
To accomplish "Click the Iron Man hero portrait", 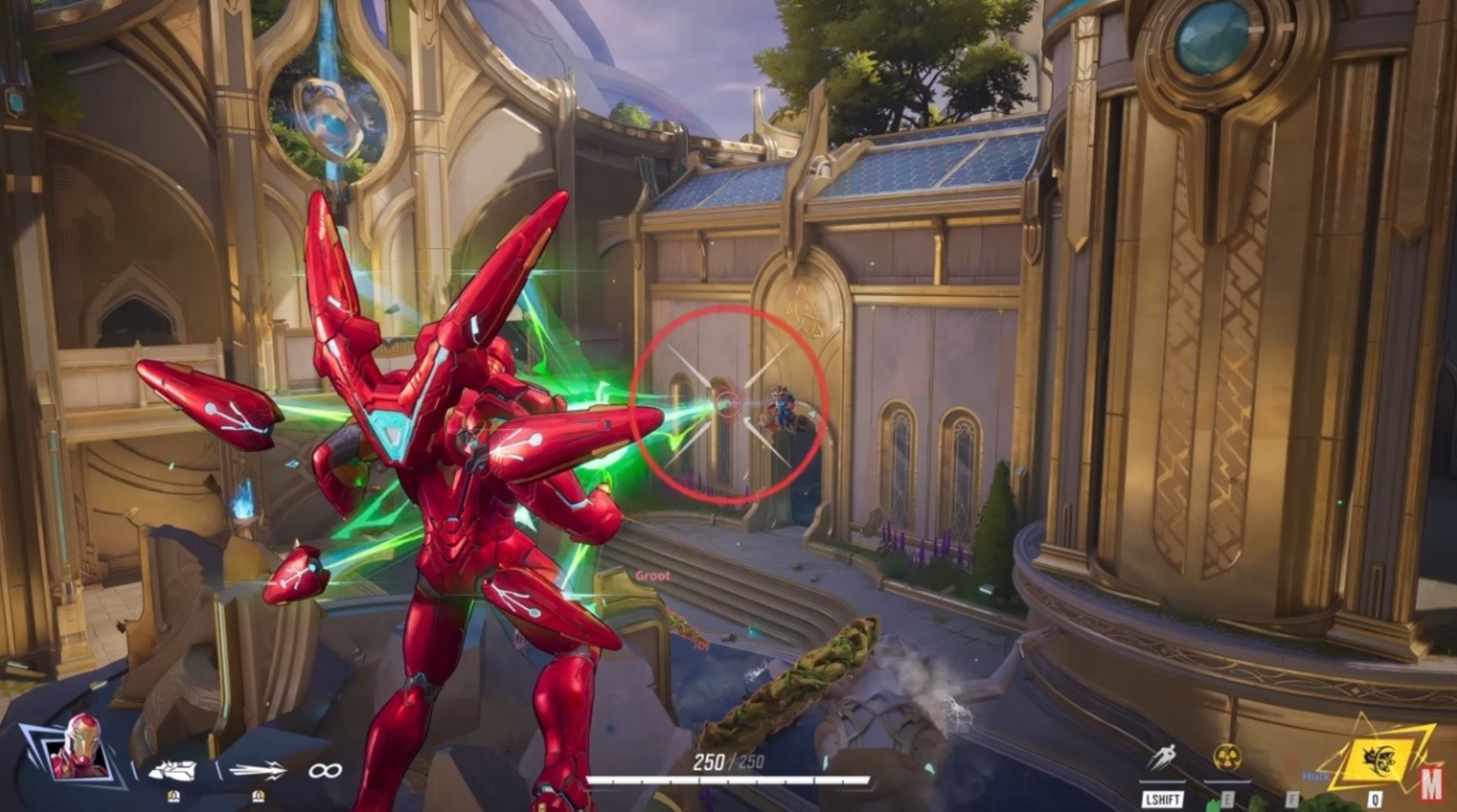I will [x=78, y=747].
